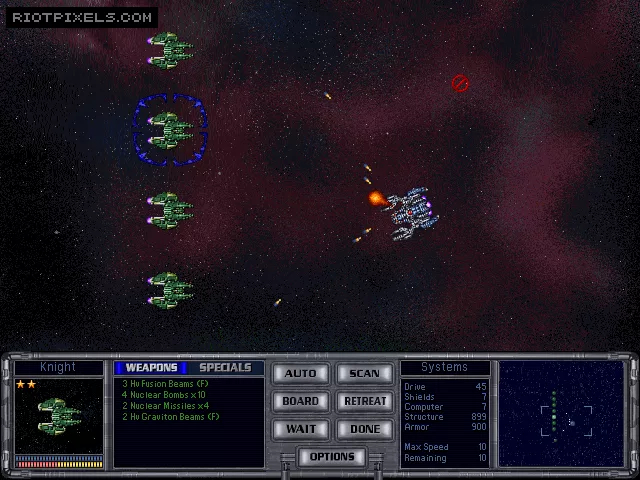Click the SCAN button
Viewport: 640px width, 480px height.
point(364,374)
